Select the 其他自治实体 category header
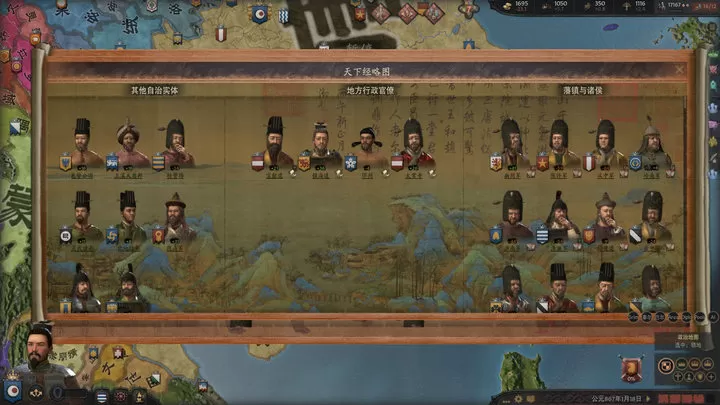 click(154, 90)
